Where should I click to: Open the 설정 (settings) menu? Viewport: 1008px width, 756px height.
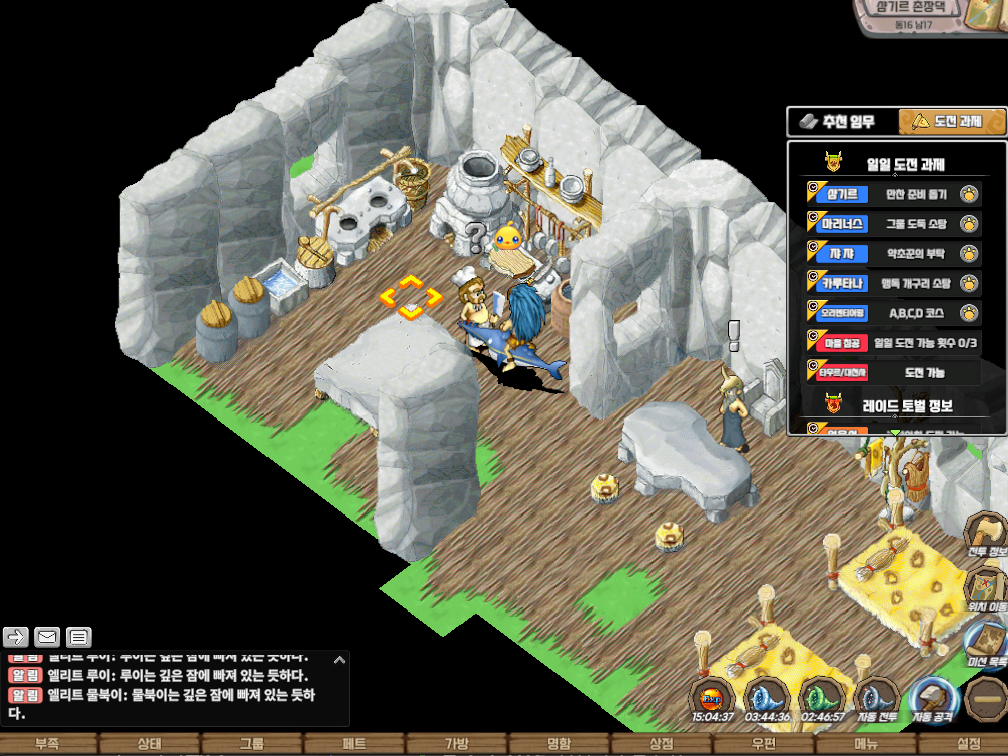point(968,744)
